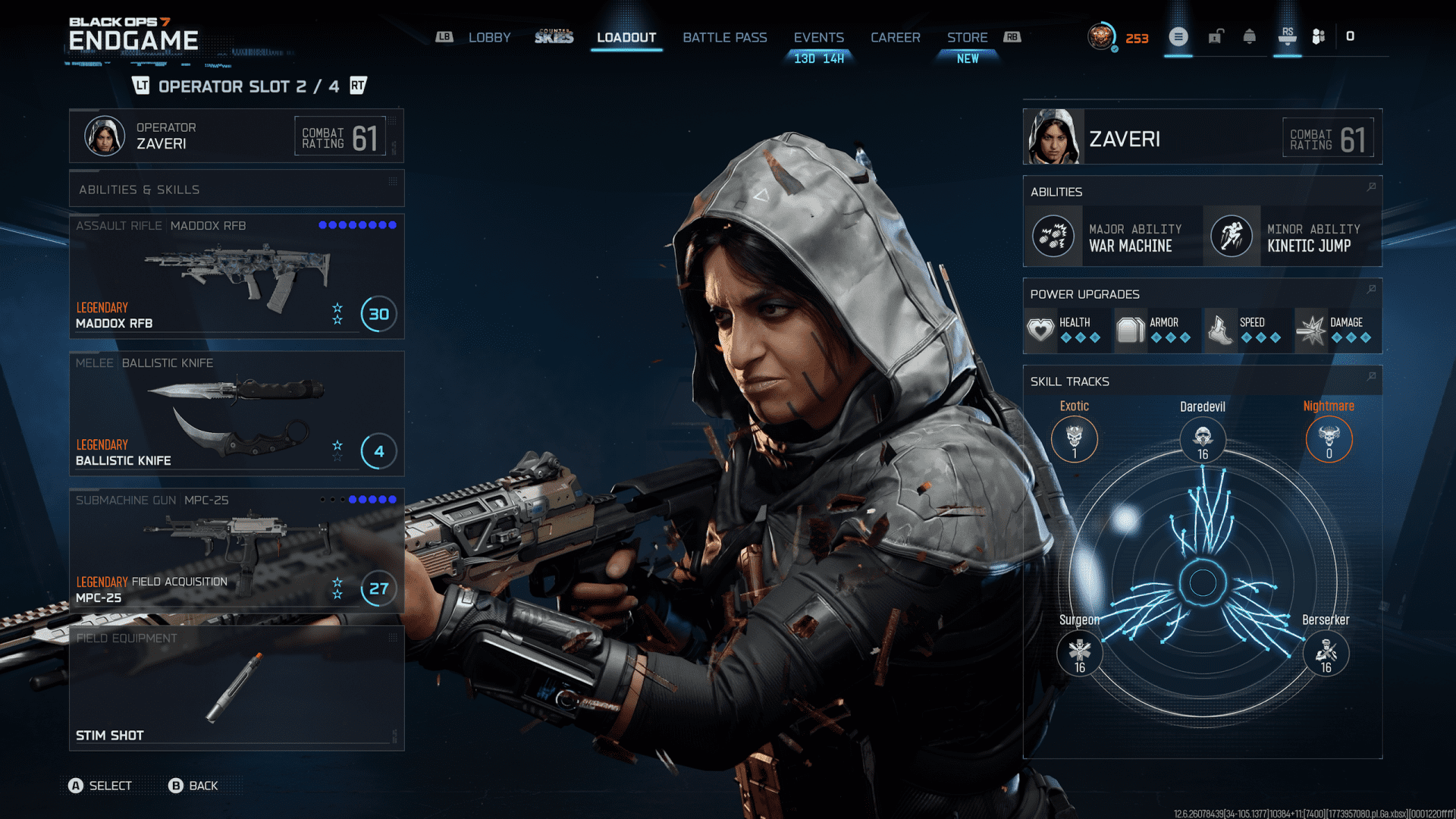Image resolution: width=1456 pixels, height=819 pixels.
Task: Select the Nightmare skill track icon
Action: (x=1329, y=439)
